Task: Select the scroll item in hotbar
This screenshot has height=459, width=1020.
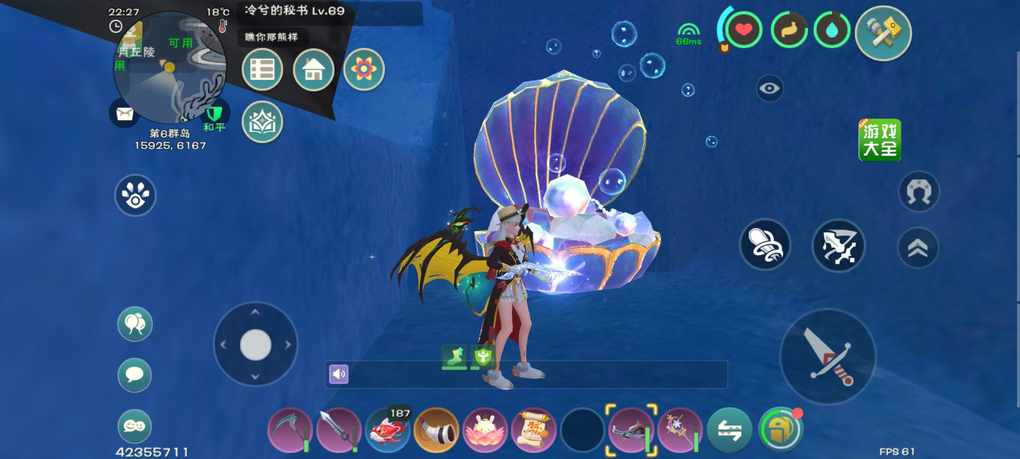Action: point(533,430)
